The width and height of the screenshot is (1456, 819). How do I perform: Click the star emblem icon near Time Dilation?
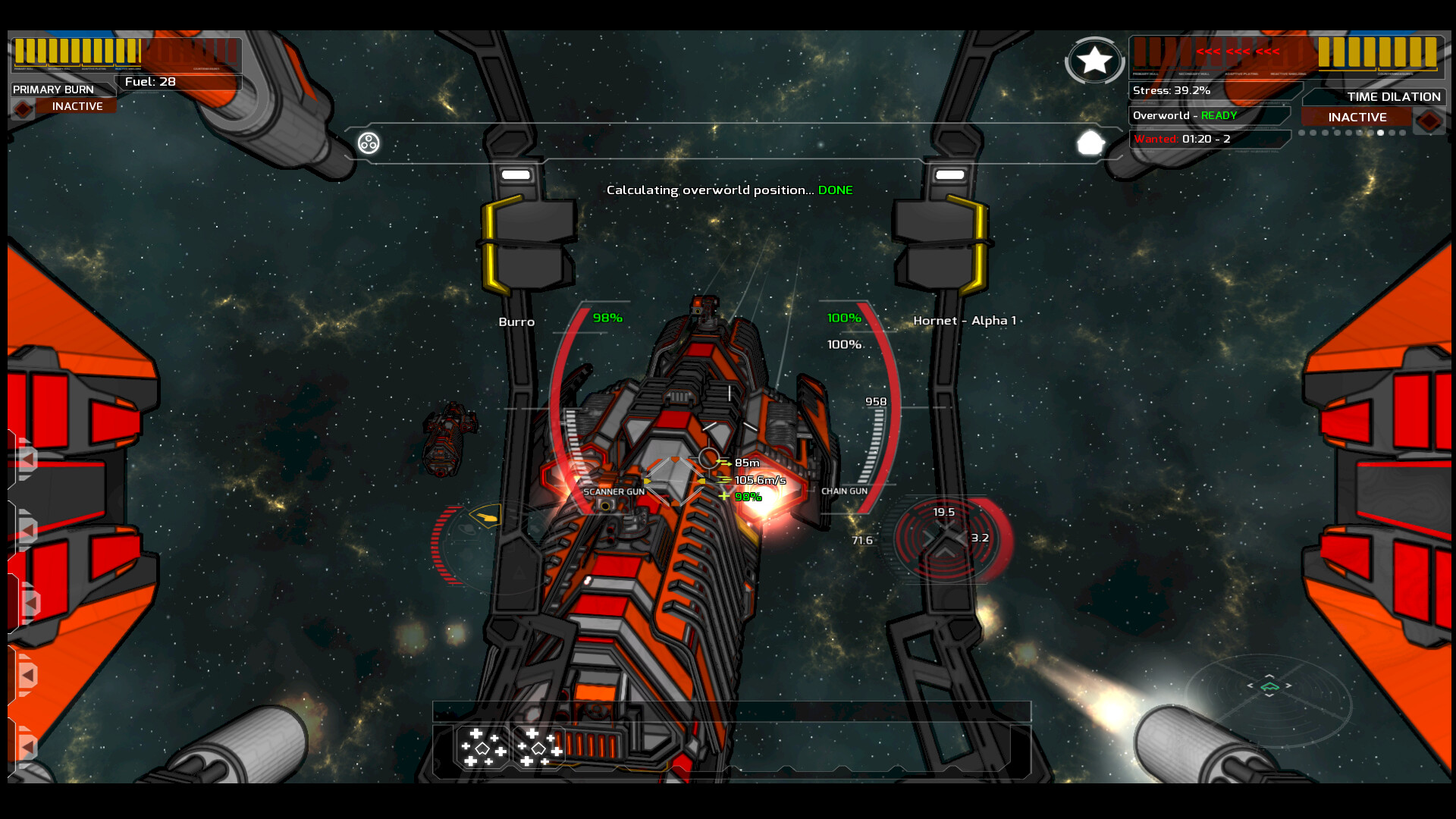coord(1094,61)
